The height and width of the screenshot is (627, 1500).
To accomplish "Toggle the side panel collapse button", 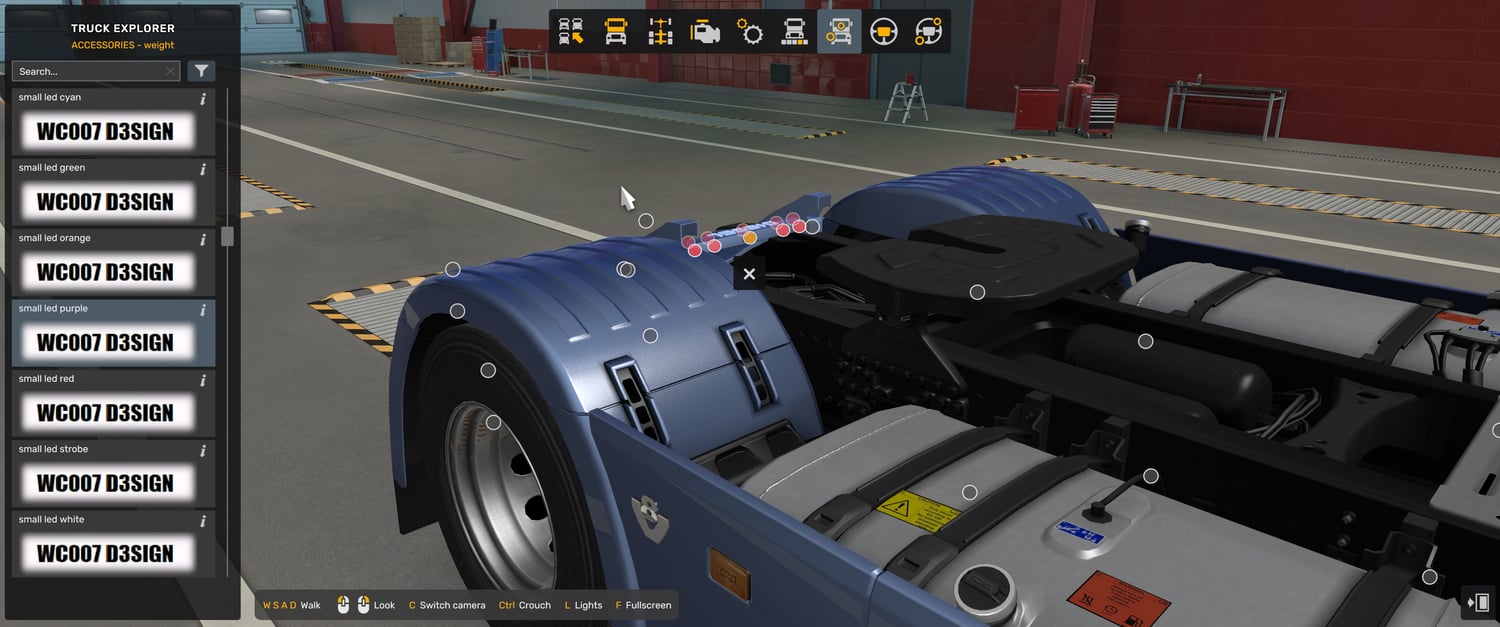I will 1478,602.
